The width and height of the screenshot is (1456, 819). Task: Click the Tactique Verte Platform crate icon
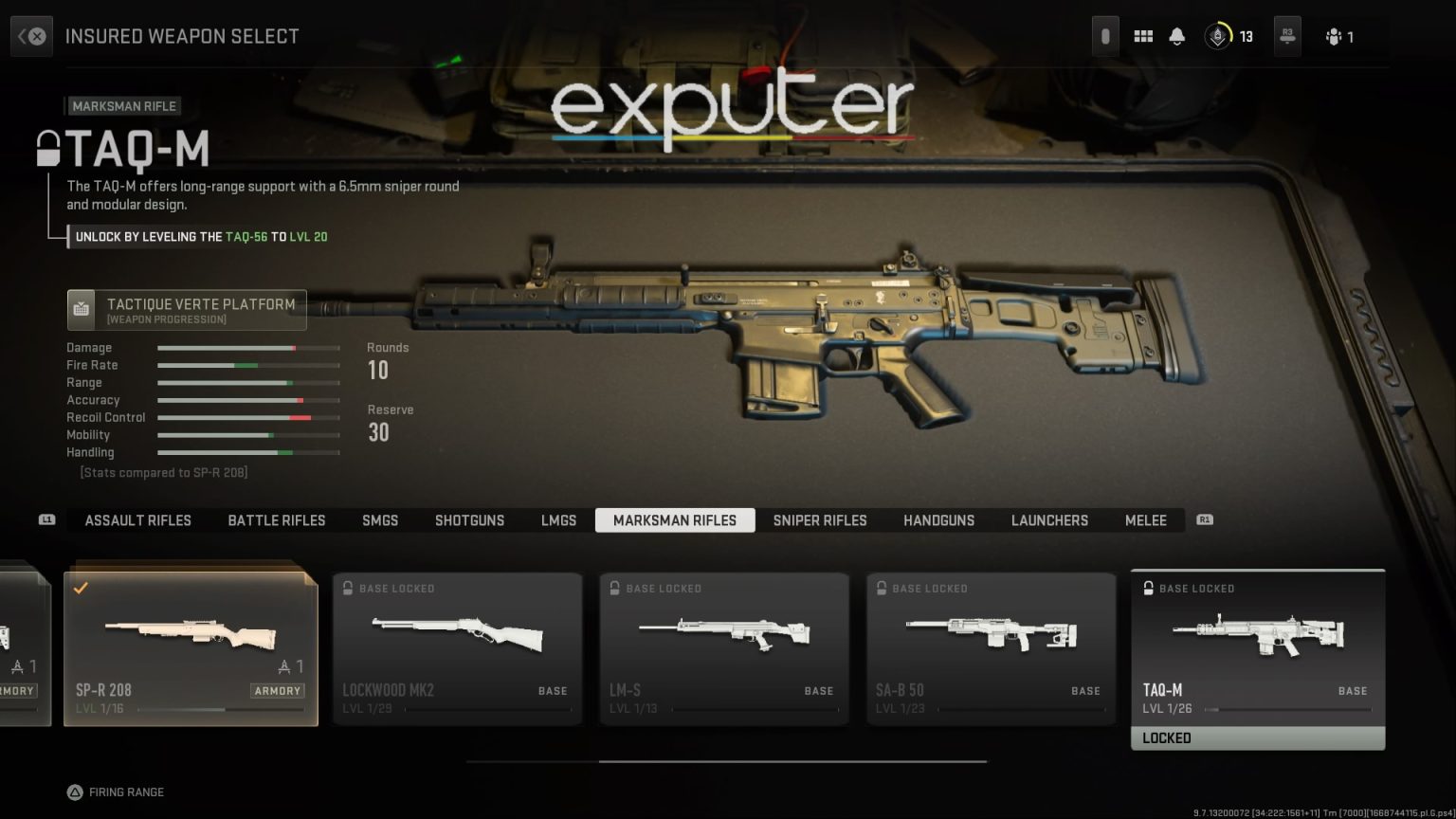pyautogui.click(x=82, y=309)
